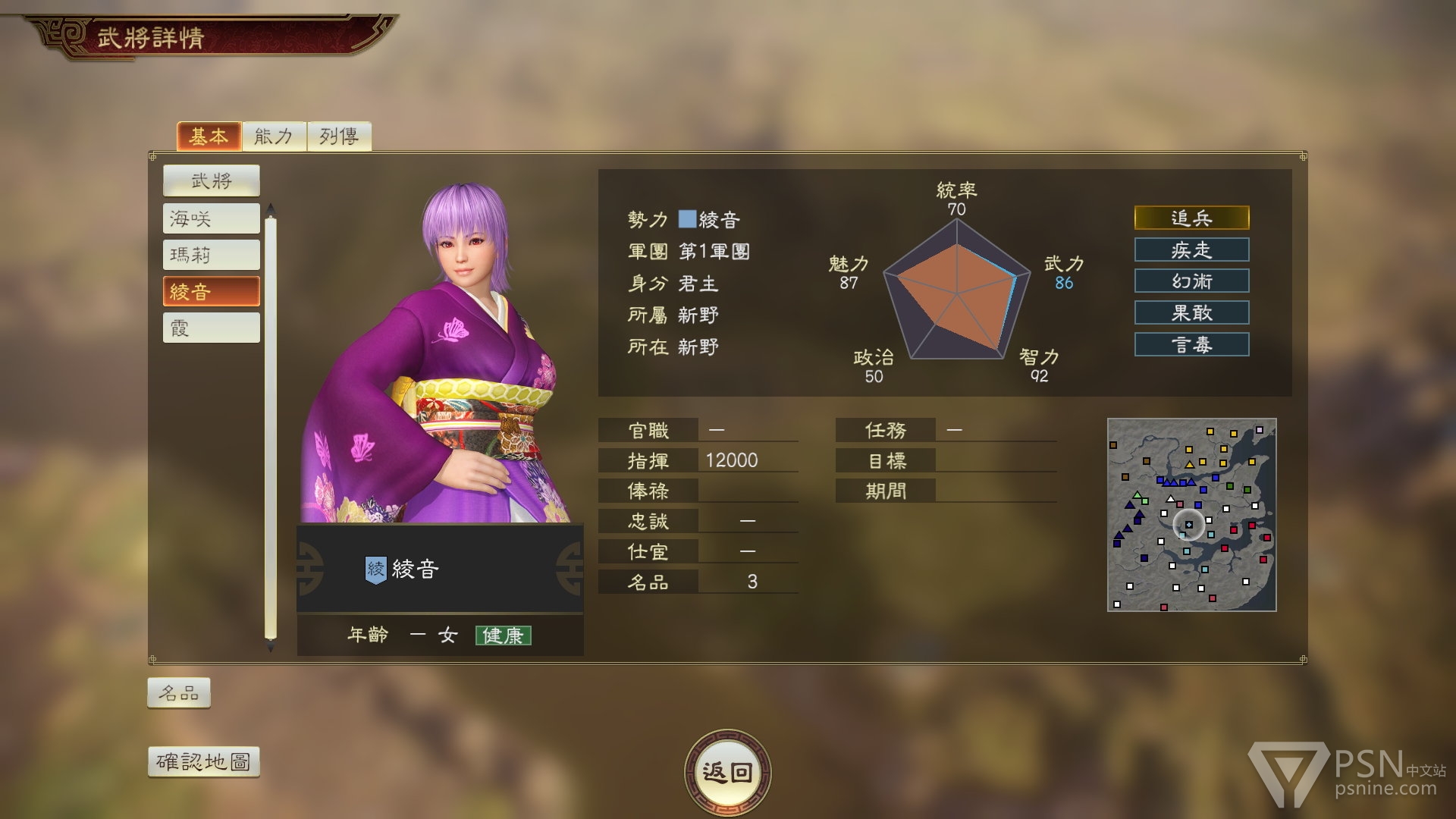Show the 列傳 biography tab
Viewport: 1456px width, 819px height.
339,136
